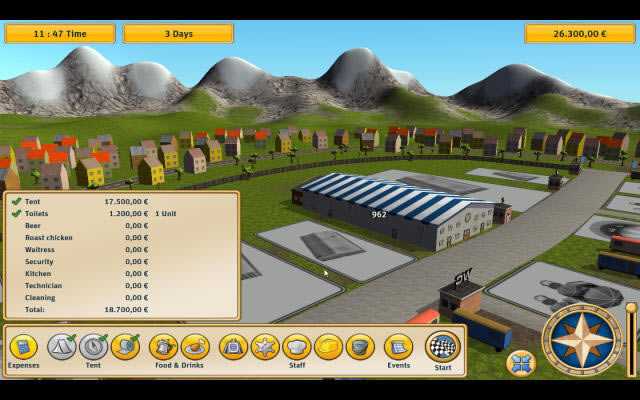640x400 pixels.
Task: Open the beer mug option
Action: [163, 347]
